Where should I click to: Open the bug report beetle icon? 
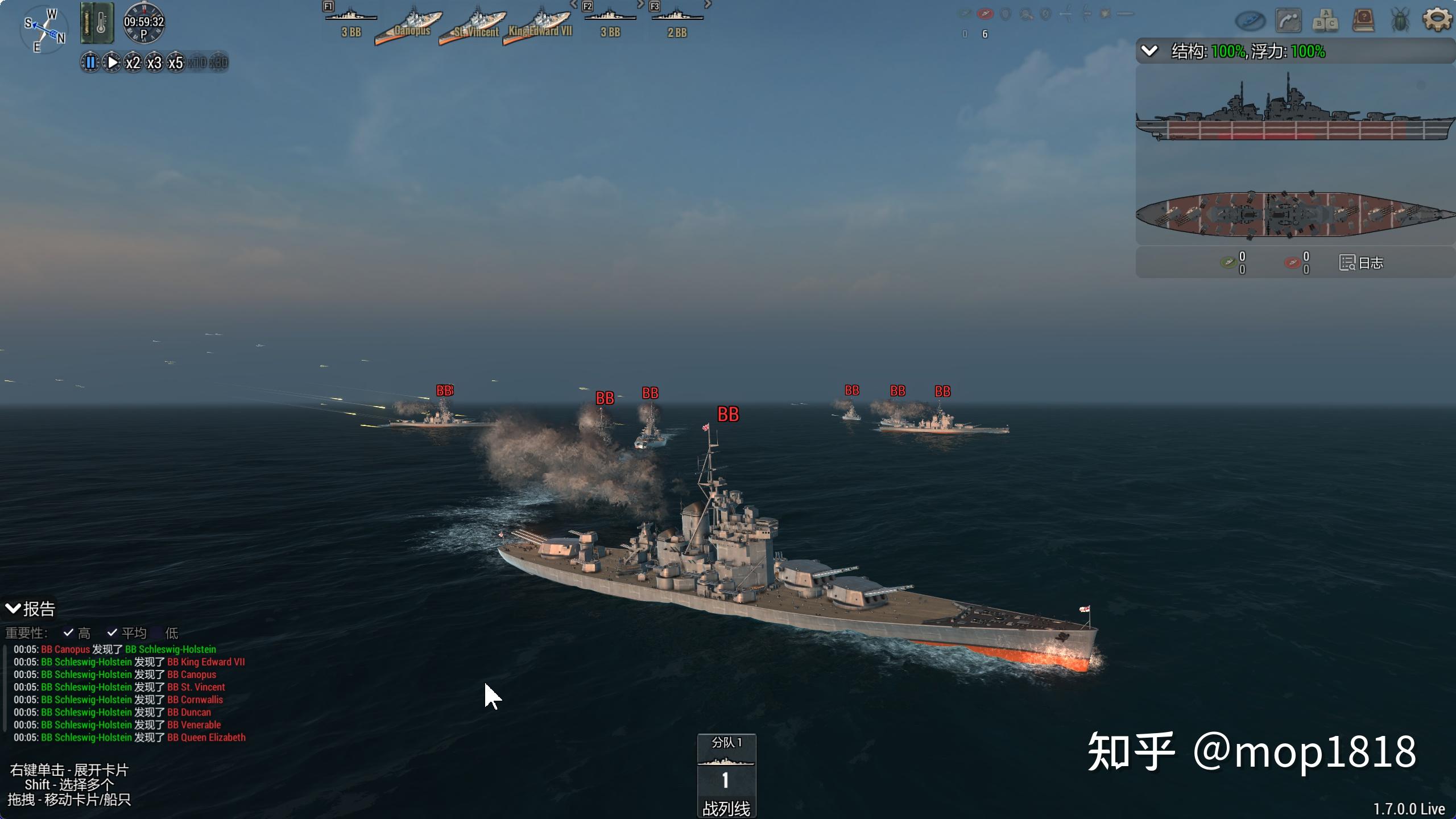pyautogui.click(x=1400, y=21)
